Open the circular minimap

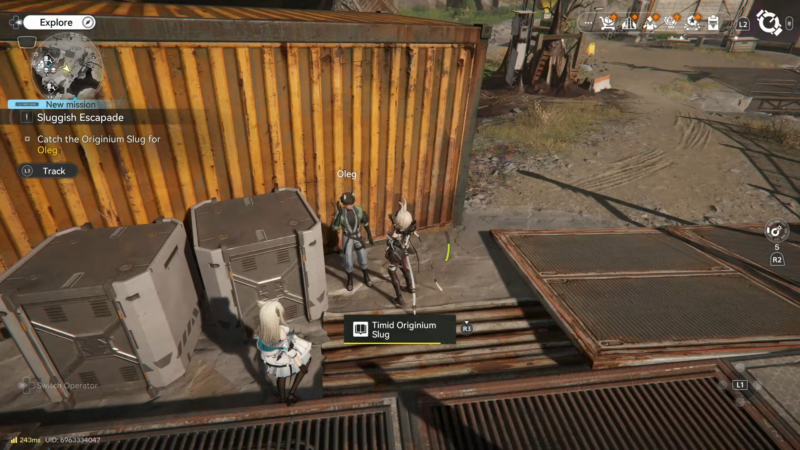(x=66, y=64)
